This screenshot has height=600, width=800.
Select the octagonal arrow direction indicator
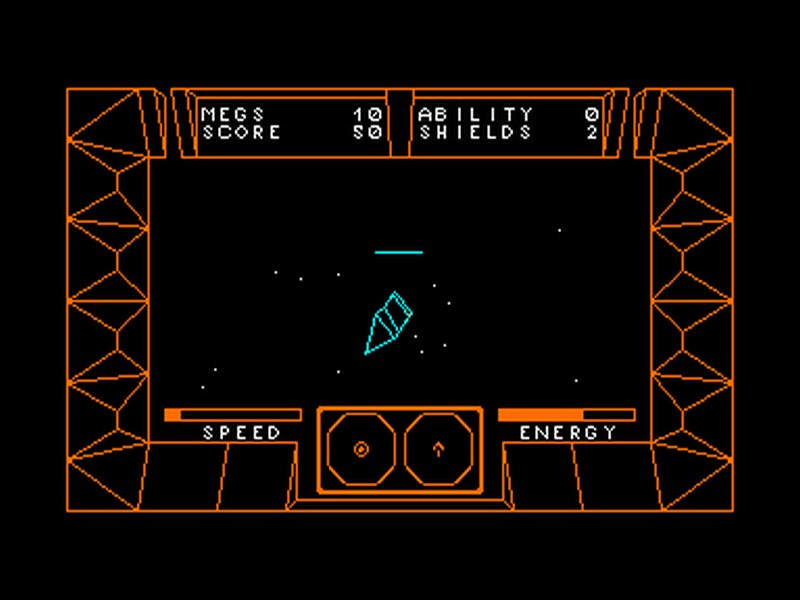[x=438, y=449]
